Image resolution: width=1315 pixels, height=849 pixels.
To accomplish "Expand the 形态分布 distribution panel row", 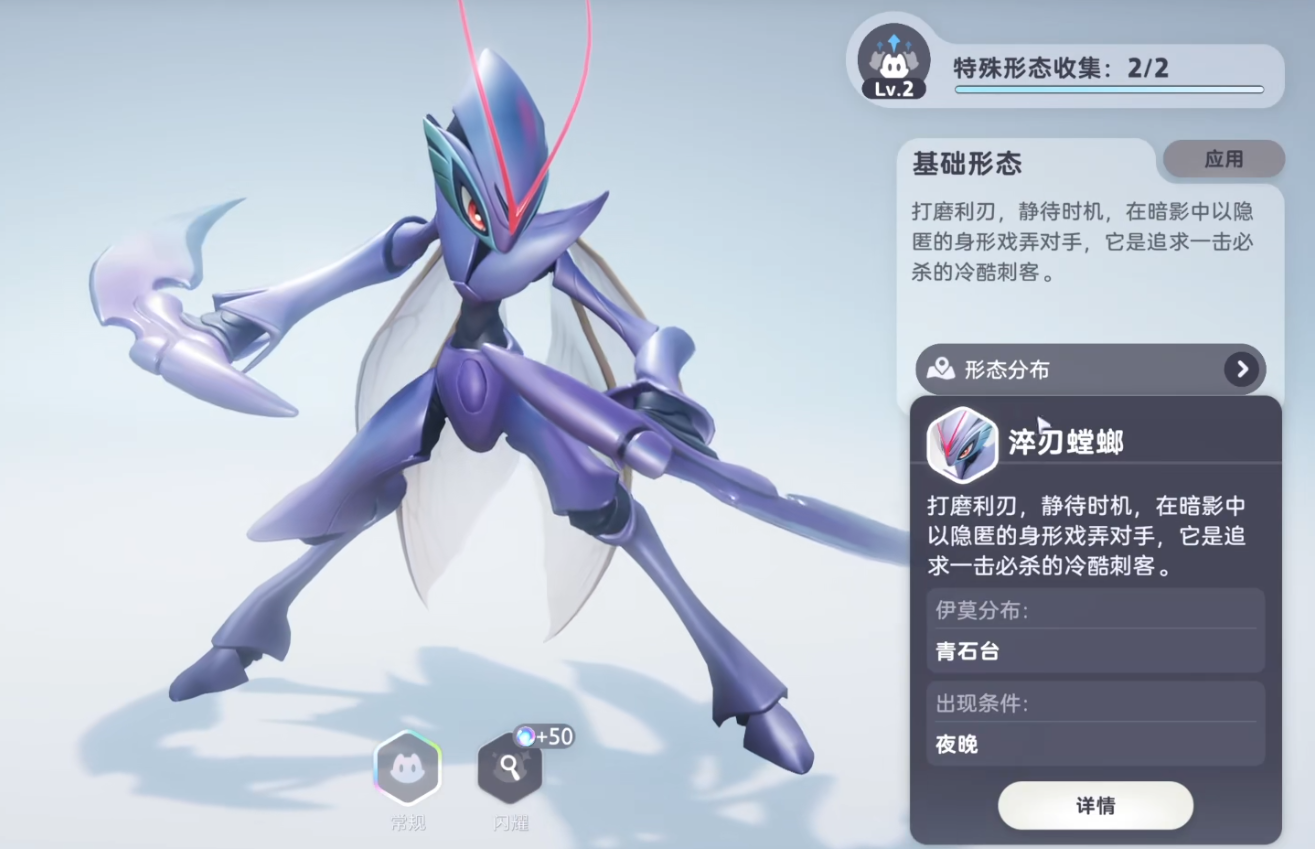I will [1090, 369].
